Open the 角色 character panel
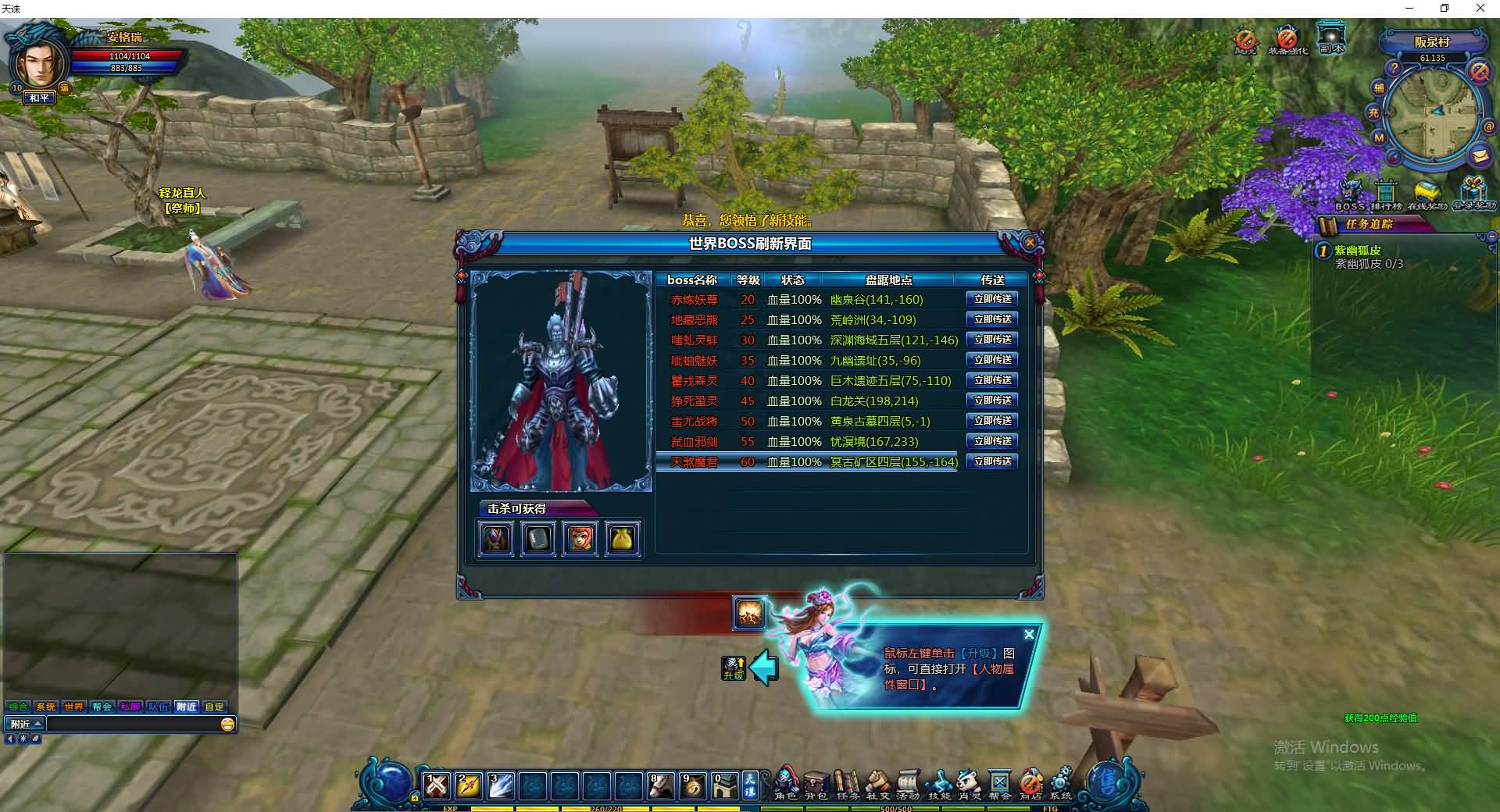This screenshot has width=1500, height=812. (x=785, y=784)
